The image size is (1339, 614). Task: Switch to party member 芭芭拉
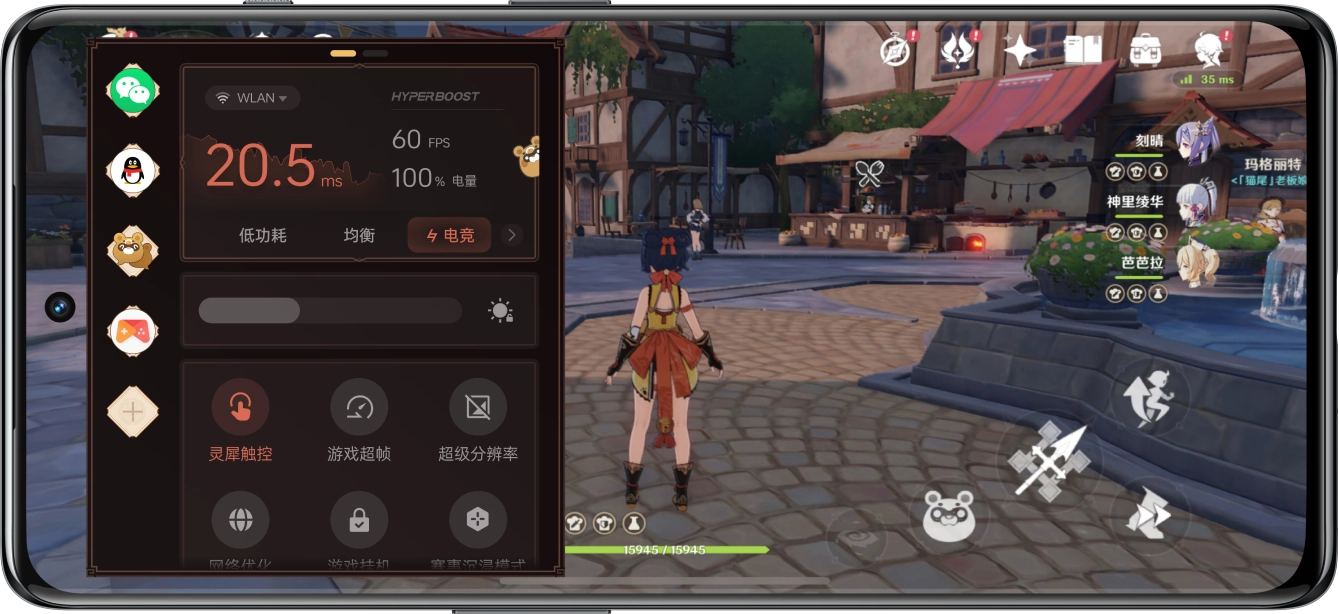coord(1194,265)
